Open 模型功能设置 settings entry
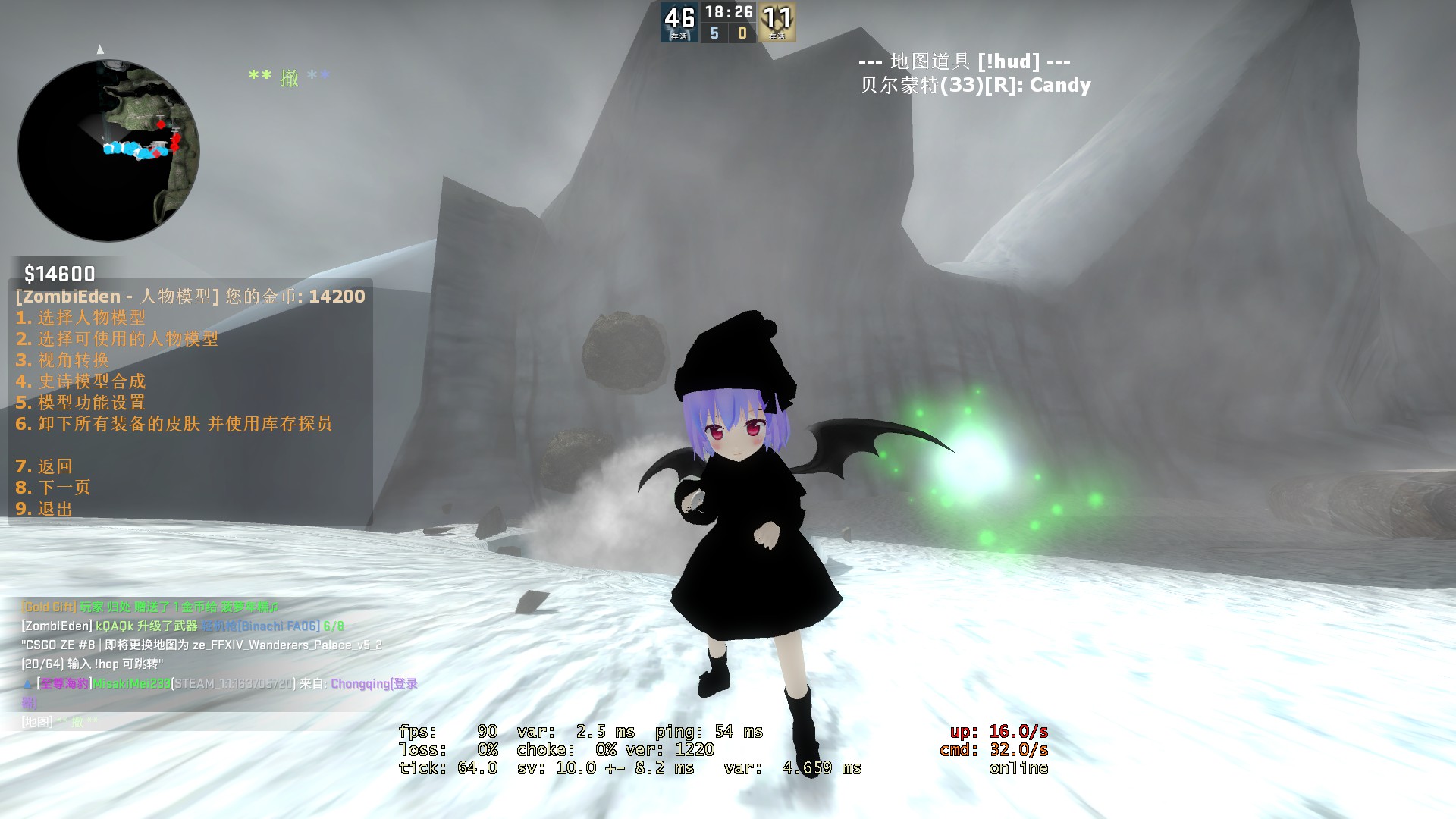This screenshot has width=1456, height=819. click(80, 403)
